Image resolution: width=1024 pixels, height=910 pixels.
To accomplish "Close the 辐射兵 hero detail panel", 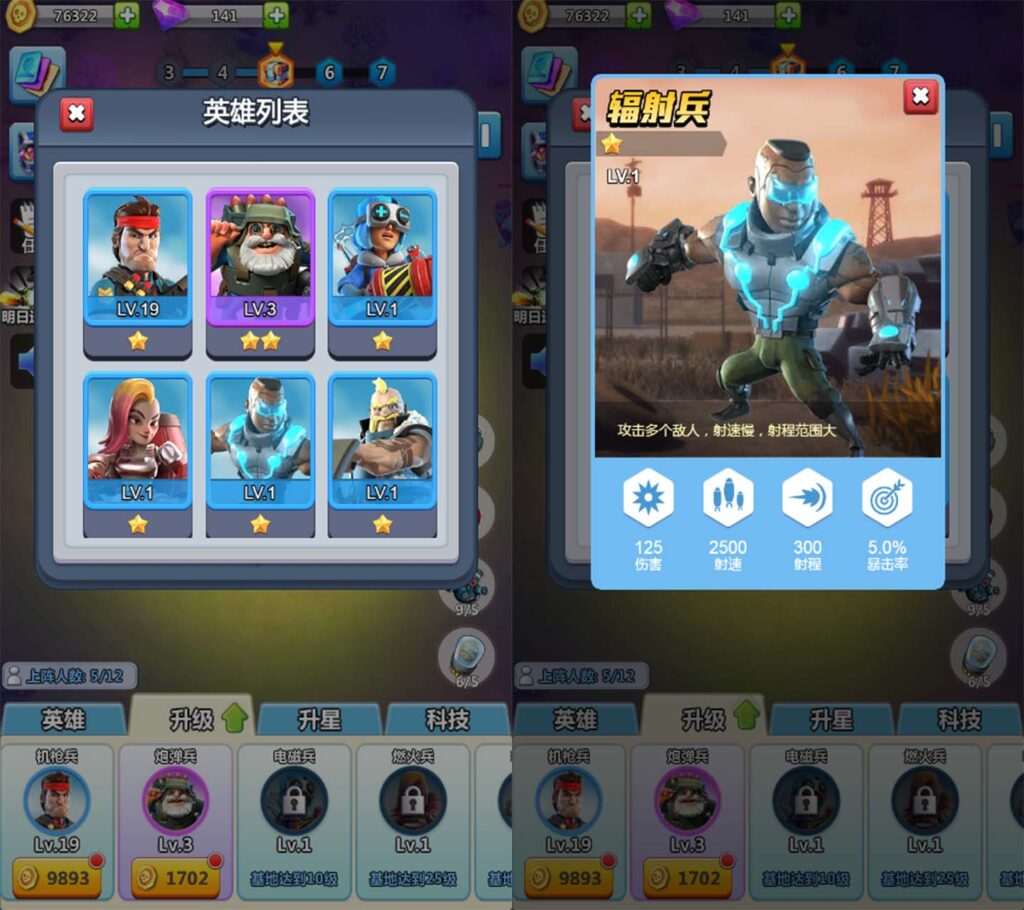I will click(920, 97).
